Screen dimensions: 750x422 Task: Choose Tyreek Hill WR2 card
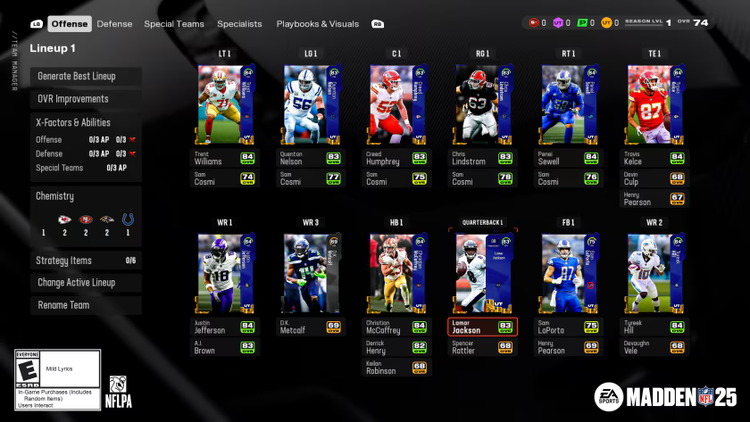[655, 275]
